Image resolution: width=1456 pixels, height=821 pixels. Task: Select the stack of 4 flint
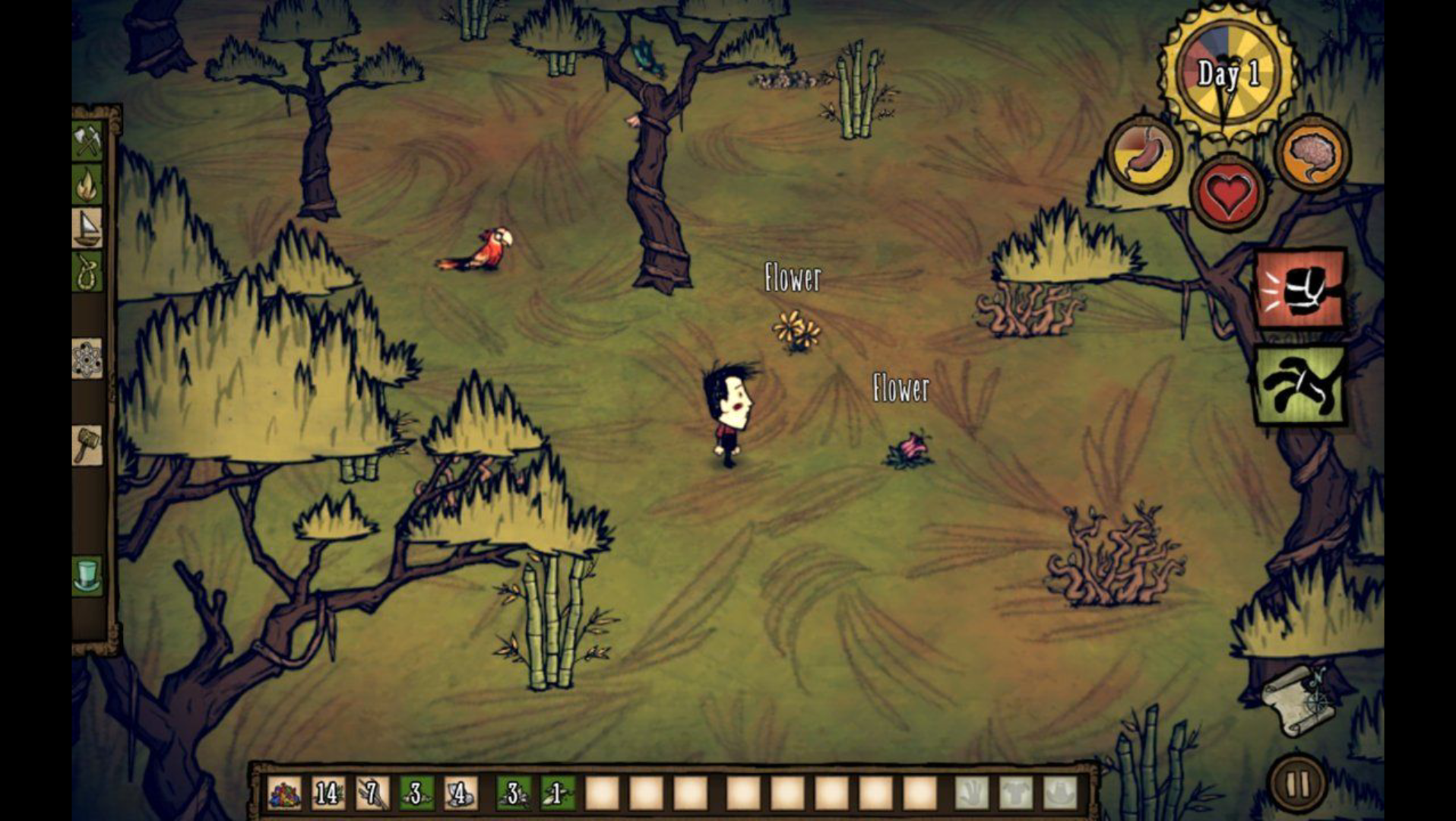(461, 794)
